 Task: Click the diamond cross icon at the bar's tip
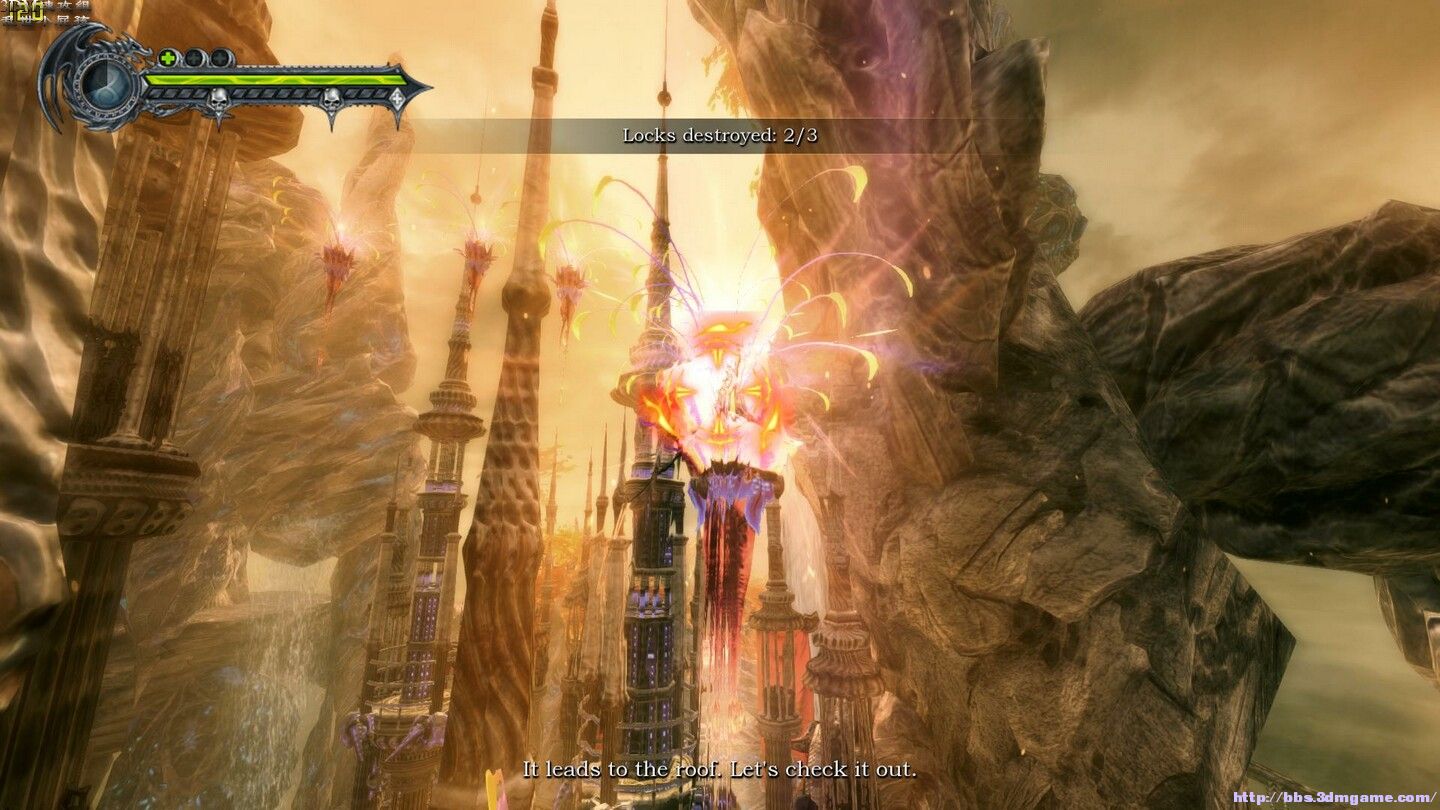[397, 99]
